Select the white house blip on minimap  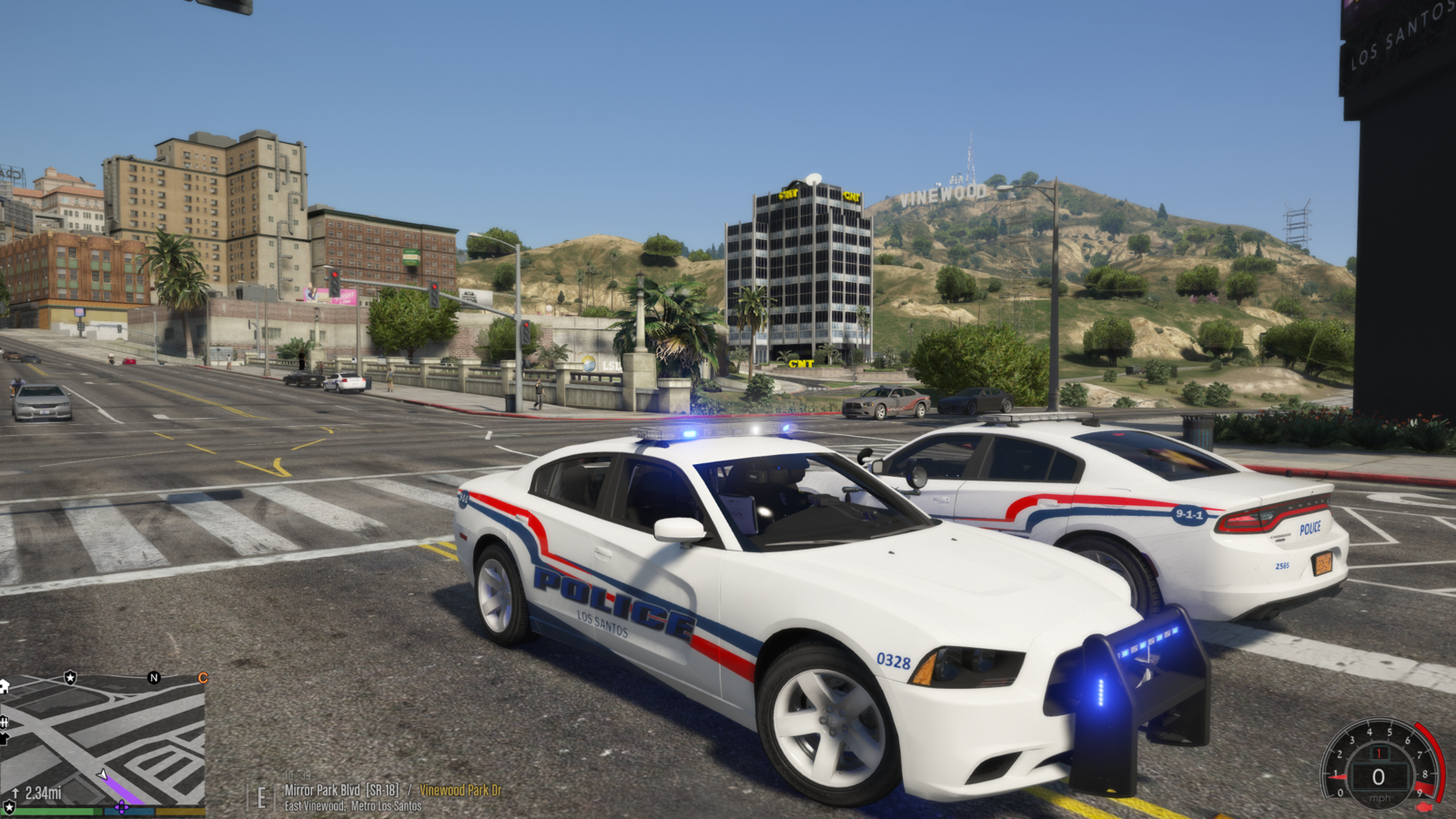(4, 685)
